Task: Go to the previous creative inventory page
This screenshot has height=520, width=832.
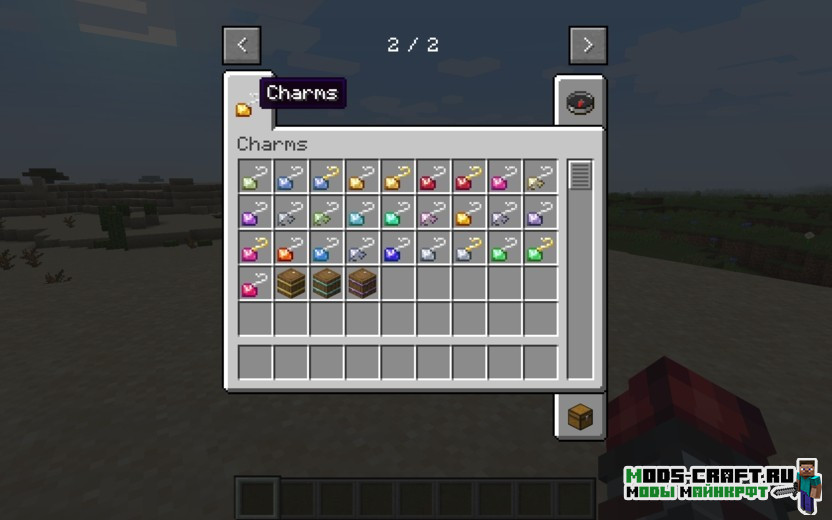Action: click(242, 45)
